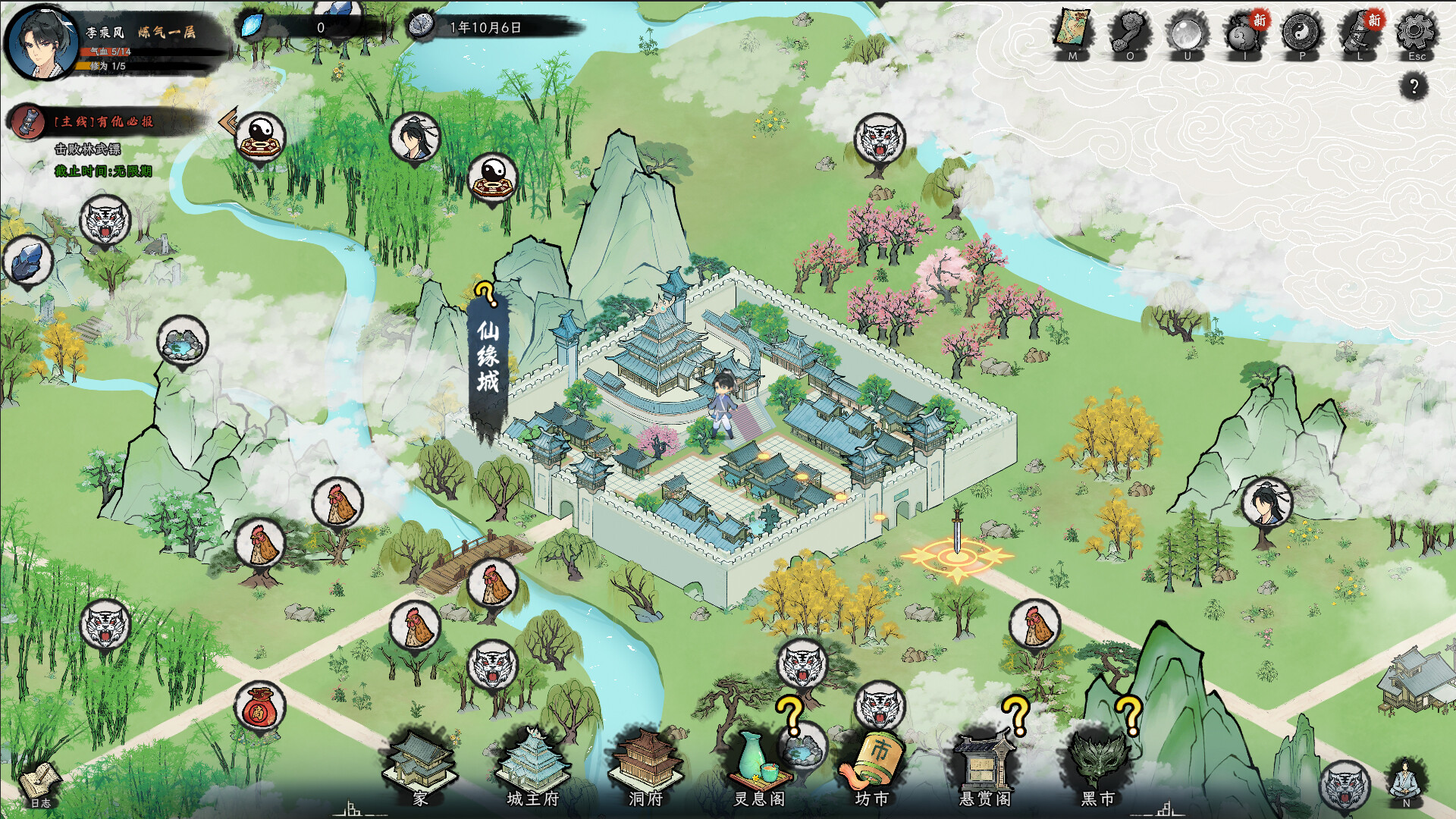
Task: Open the 悬赏阁 bounty pavilion
Action: [984, 766]
